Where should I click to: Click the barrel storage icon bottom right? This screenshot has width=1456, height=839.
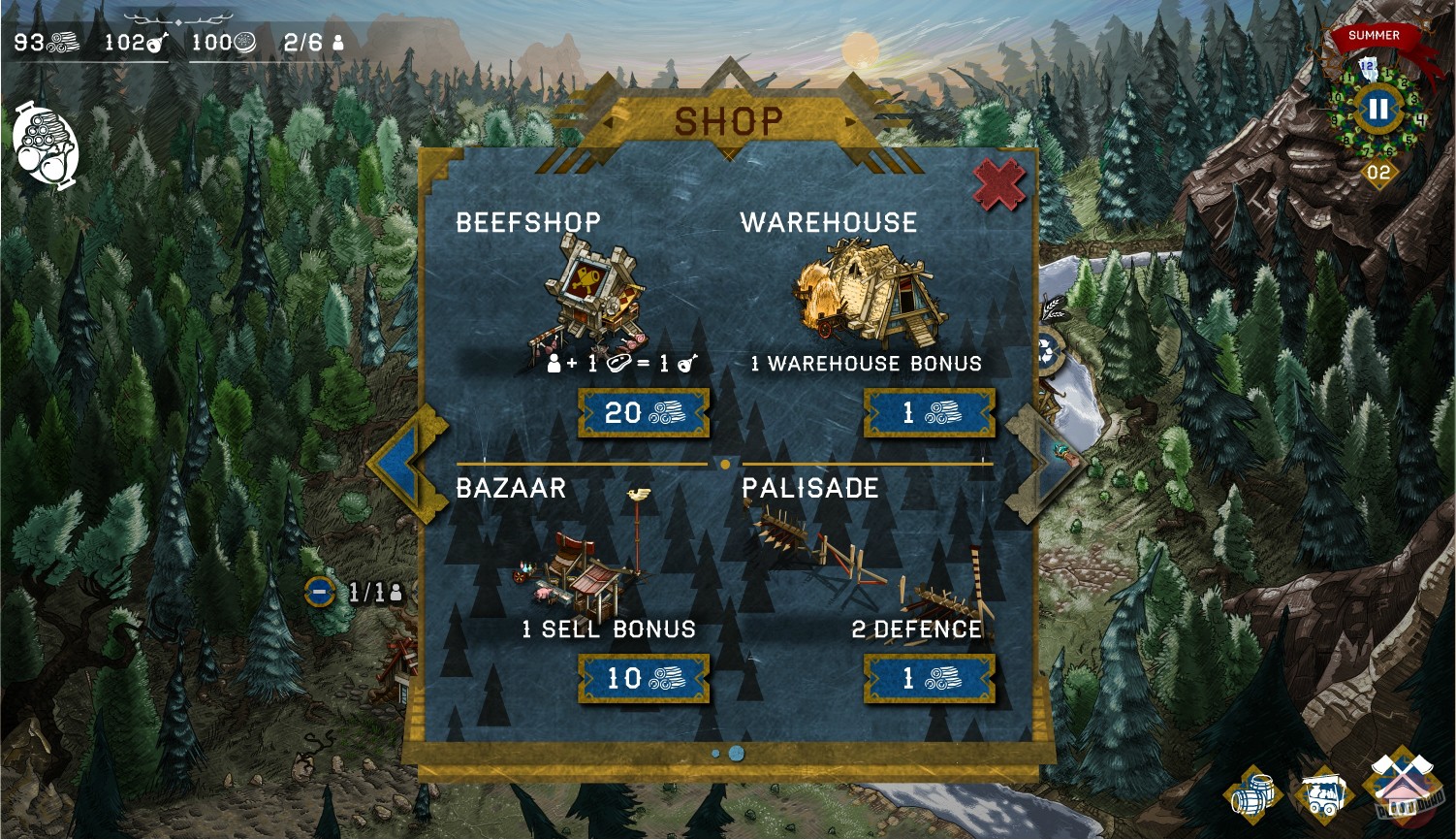[1253, 795]
